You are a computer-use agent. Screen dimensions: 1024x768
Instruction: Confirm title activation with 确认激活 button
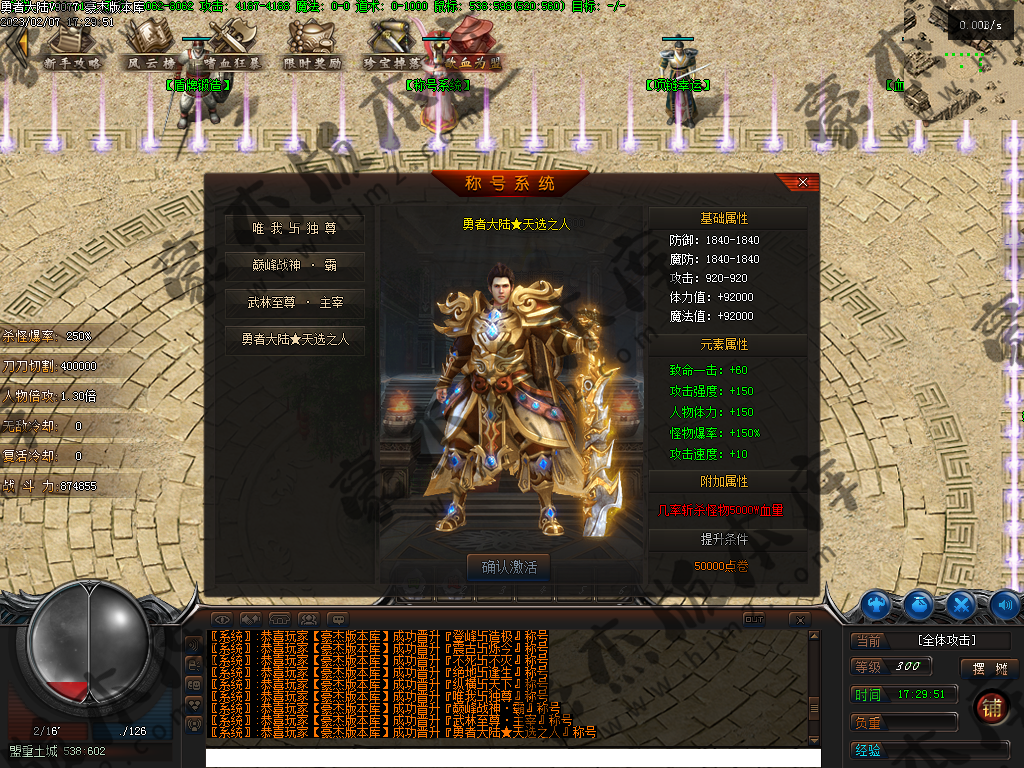pyautogui.click(x=509, y=567)
